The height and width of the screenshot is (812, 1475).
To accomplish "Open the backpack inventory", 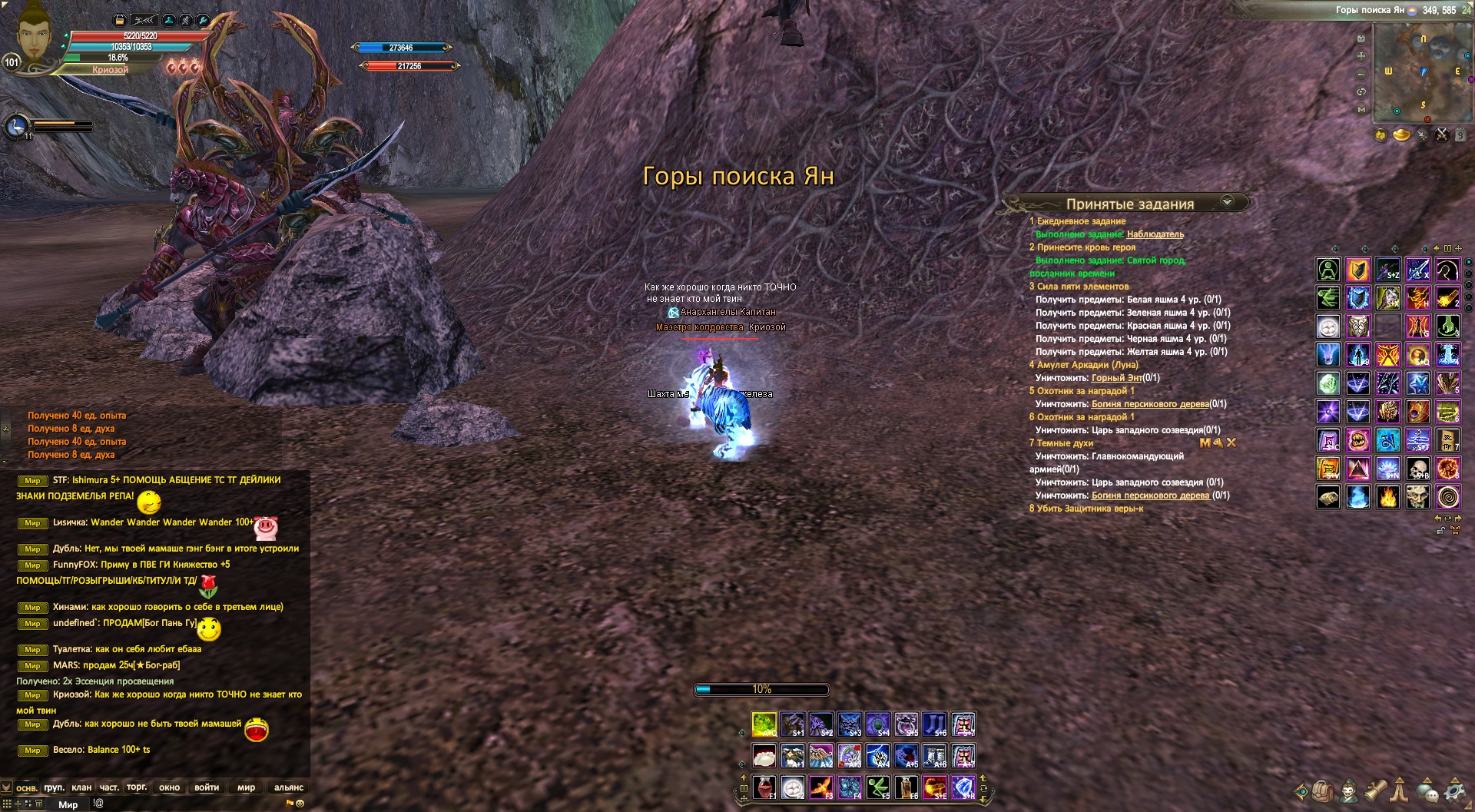I will pyautogui.click(x=1322, y=790).
